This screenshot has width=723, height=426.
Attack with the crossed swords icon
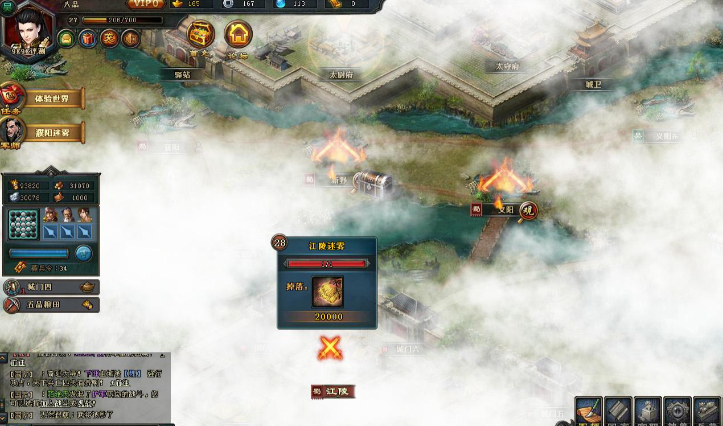click(330, 348)
